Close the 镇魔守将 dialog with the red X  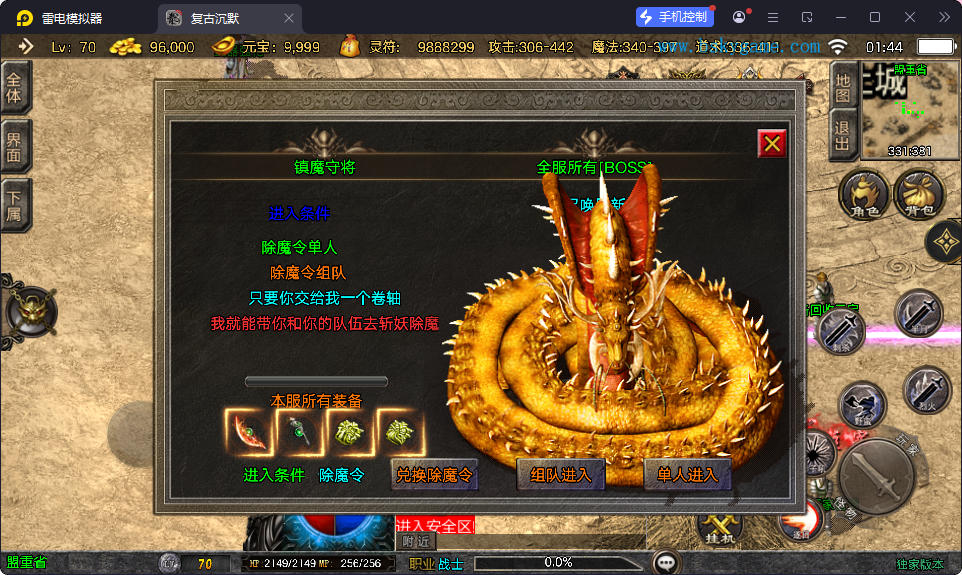coord(772,144)
